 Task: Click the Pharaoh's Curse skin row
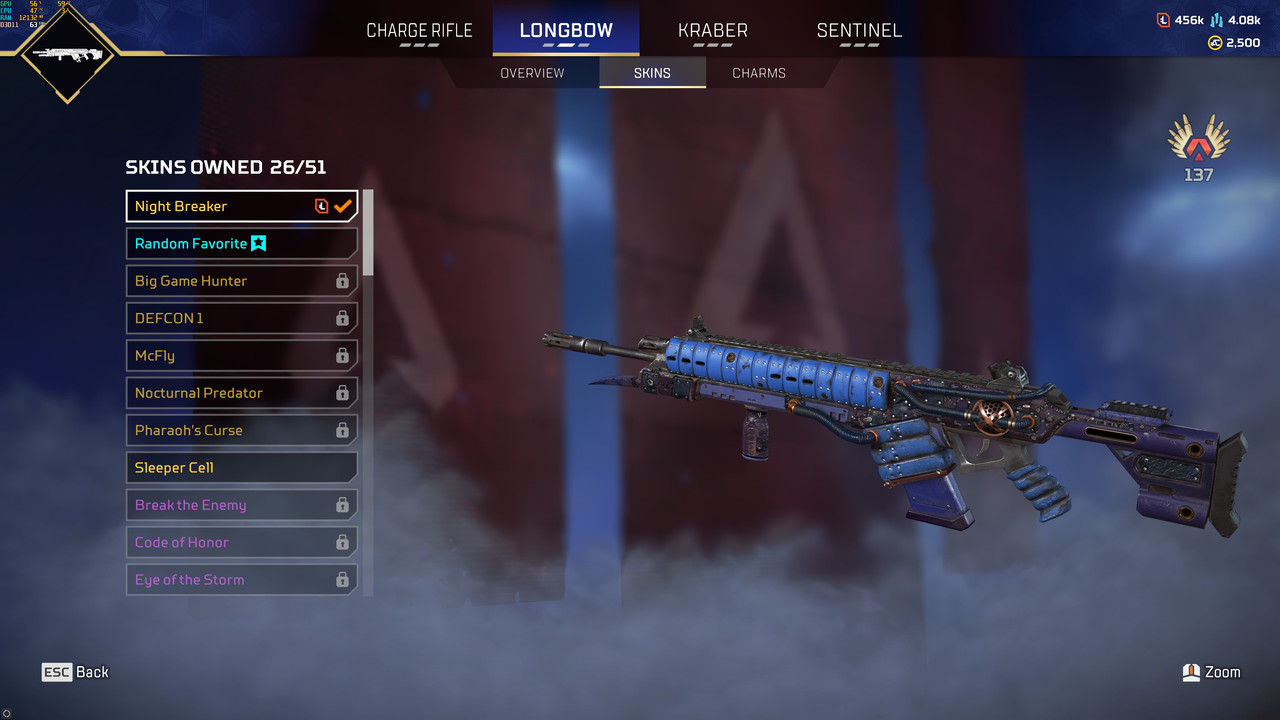point(241,430)
